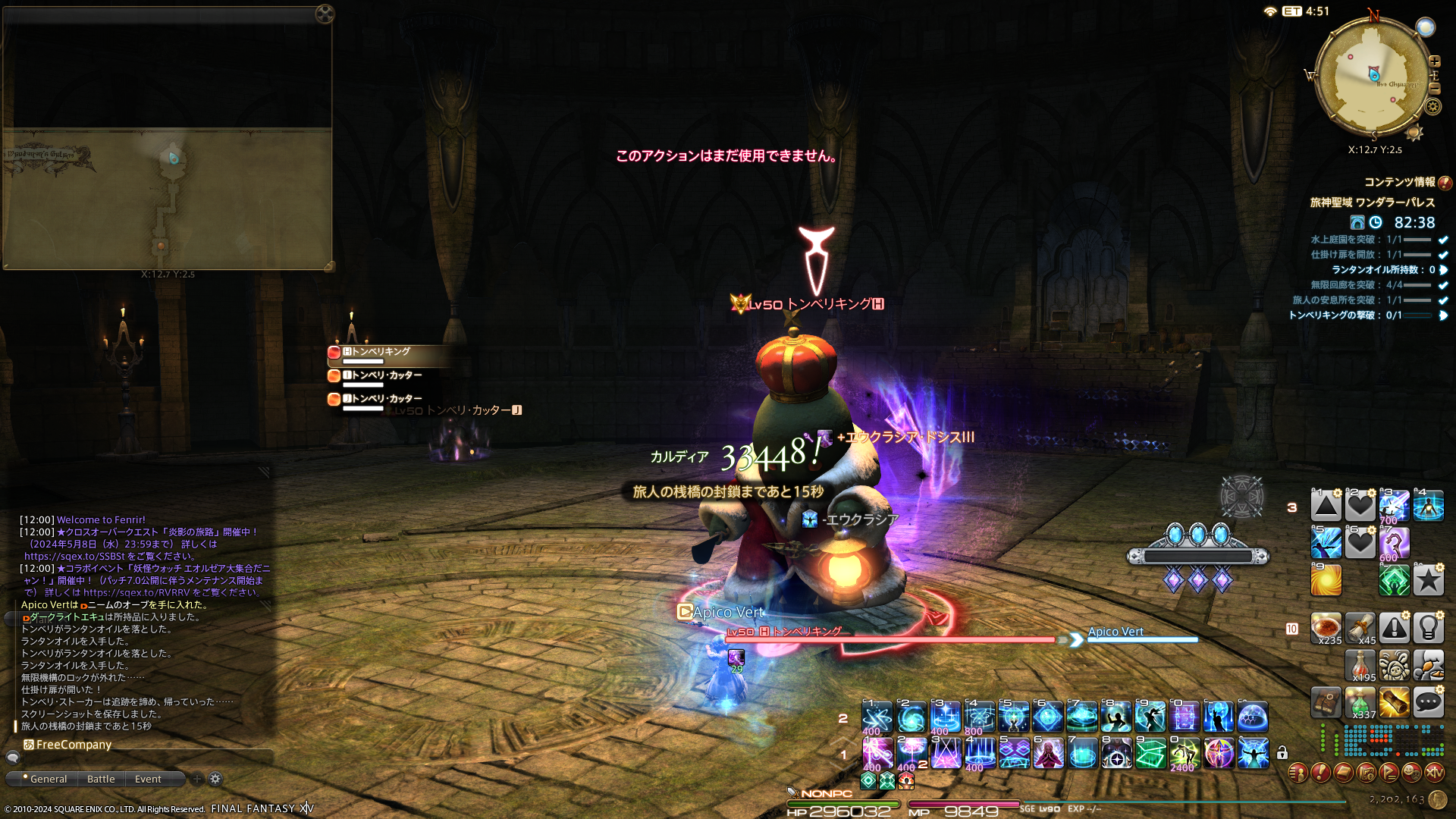
Task: Switch to the Battle chat tab
Action: coord(101,779)
